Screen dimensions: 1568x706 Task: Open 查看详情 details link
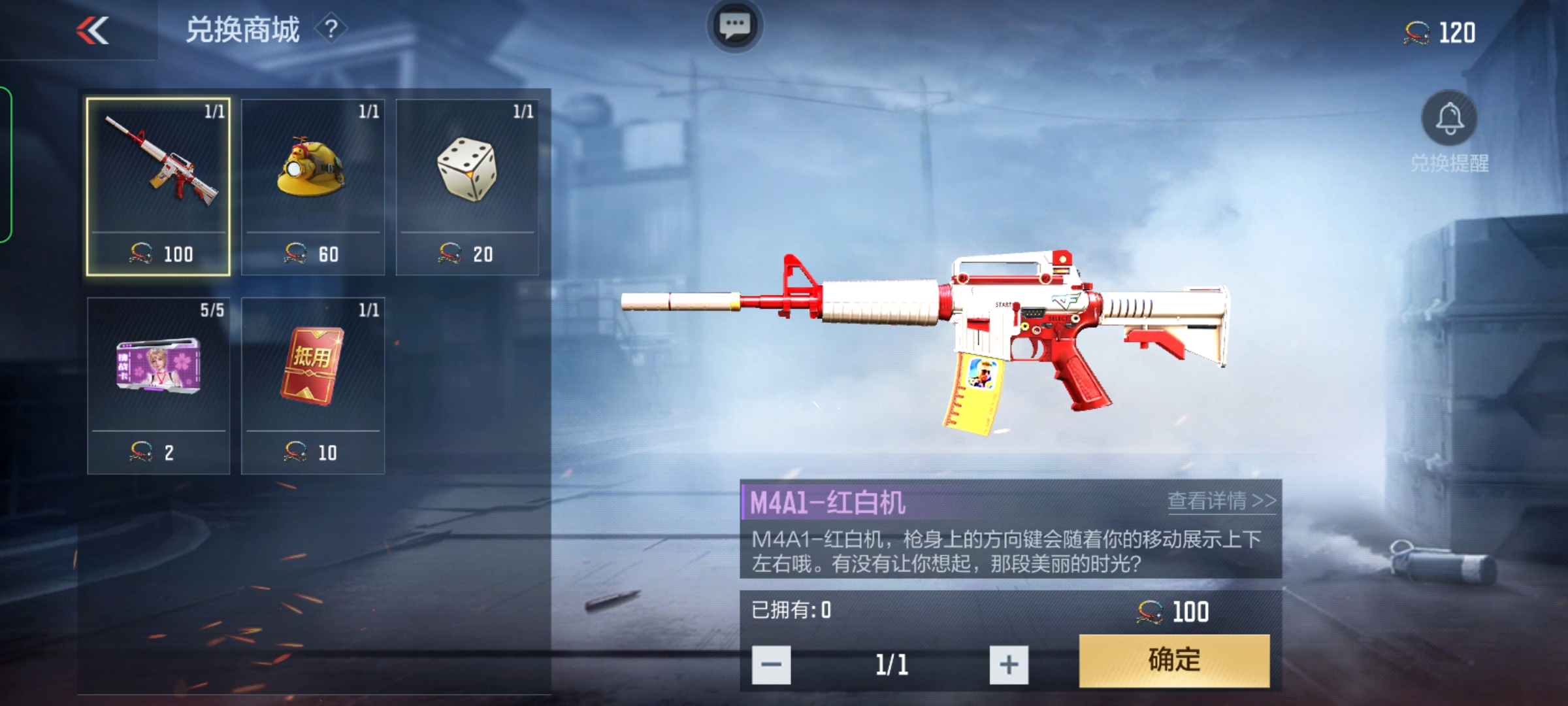(x=1220, y=501)
